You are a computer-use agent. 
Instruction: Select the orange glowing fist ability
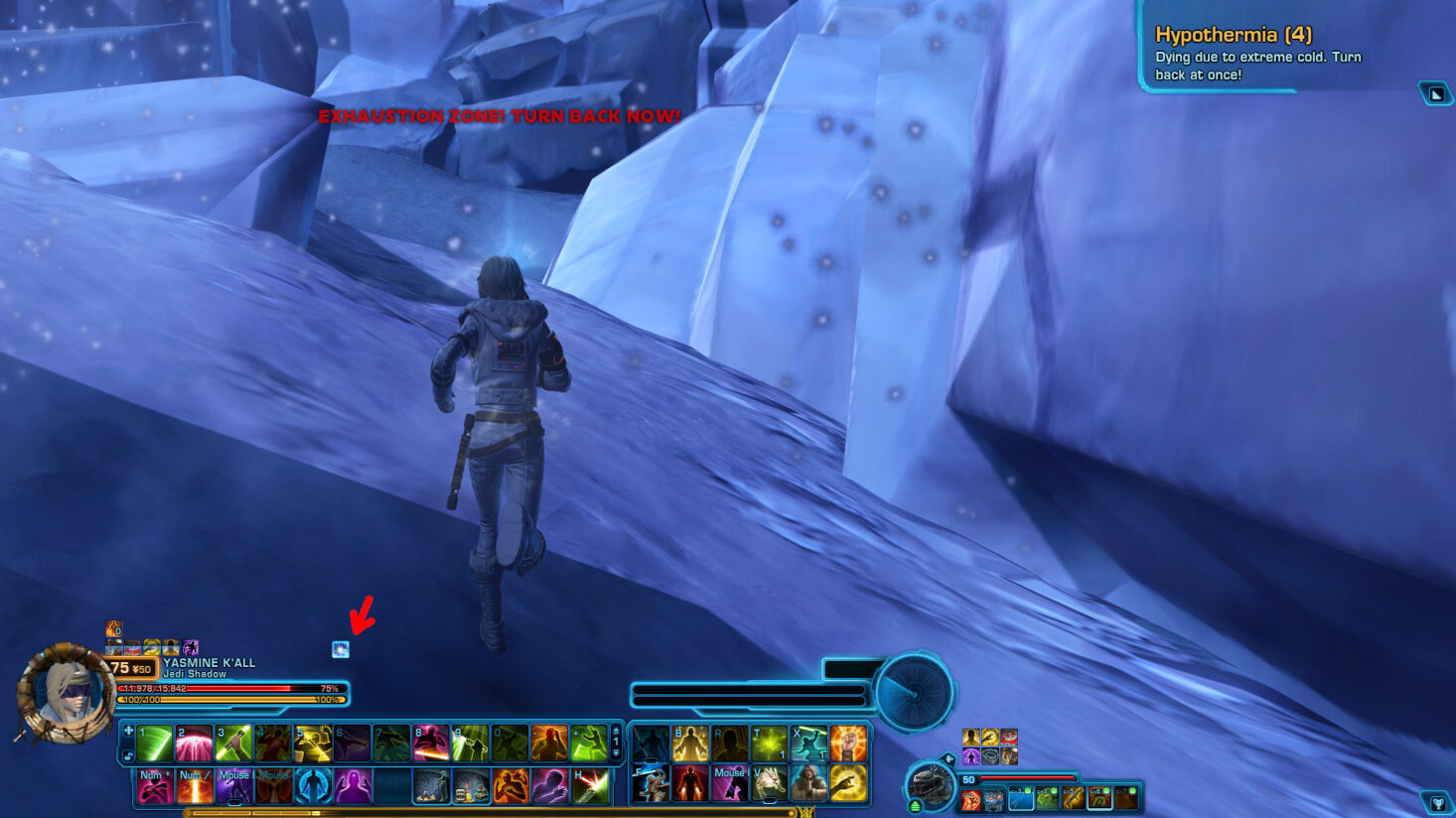pyautogui.click(x=848, y=743)
